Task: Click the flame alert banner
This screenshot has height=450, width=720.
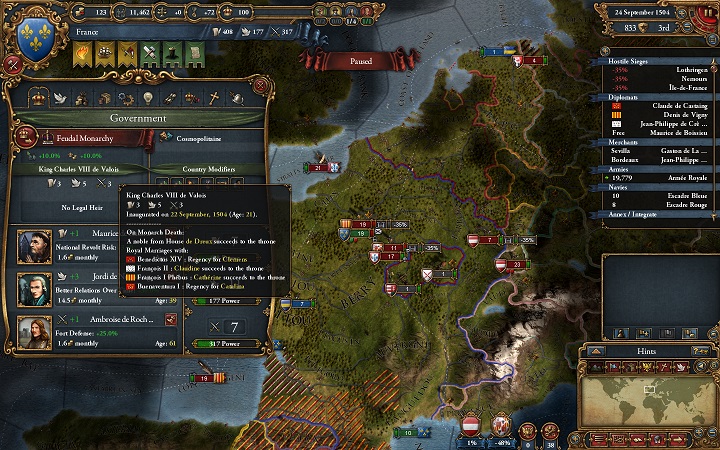Action: click(82, 53)
